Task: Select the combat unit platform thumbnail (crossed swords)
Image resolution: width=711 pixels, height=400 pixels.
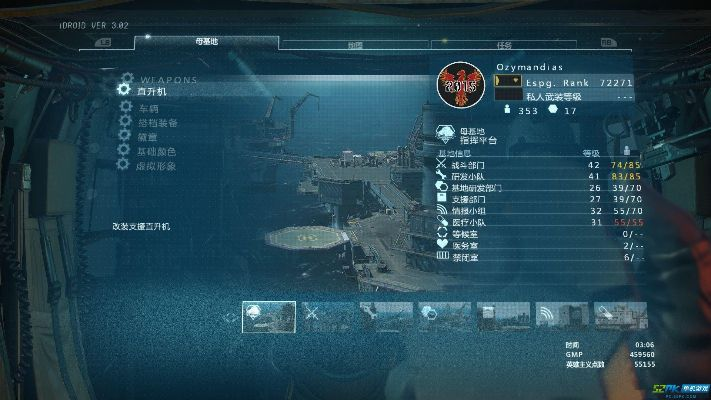Action: pyautogui.click(x=328, y=317)
